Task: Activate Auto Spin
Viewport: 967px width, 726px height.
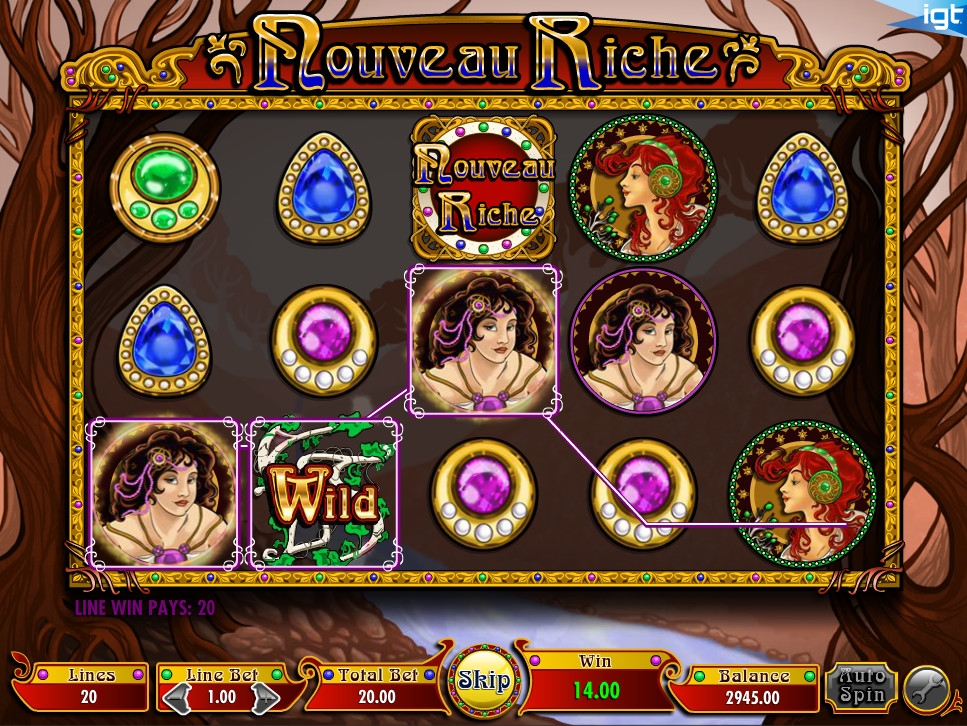Action: (x=861, y=685)
